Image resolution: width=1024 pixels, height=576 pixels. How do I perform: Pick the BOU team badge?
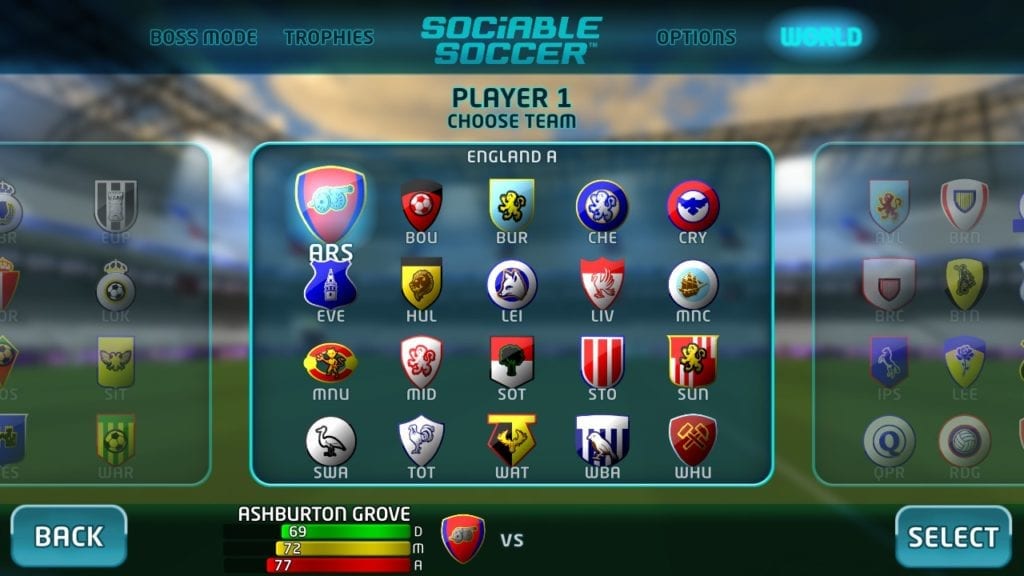(x=421, y=206)
